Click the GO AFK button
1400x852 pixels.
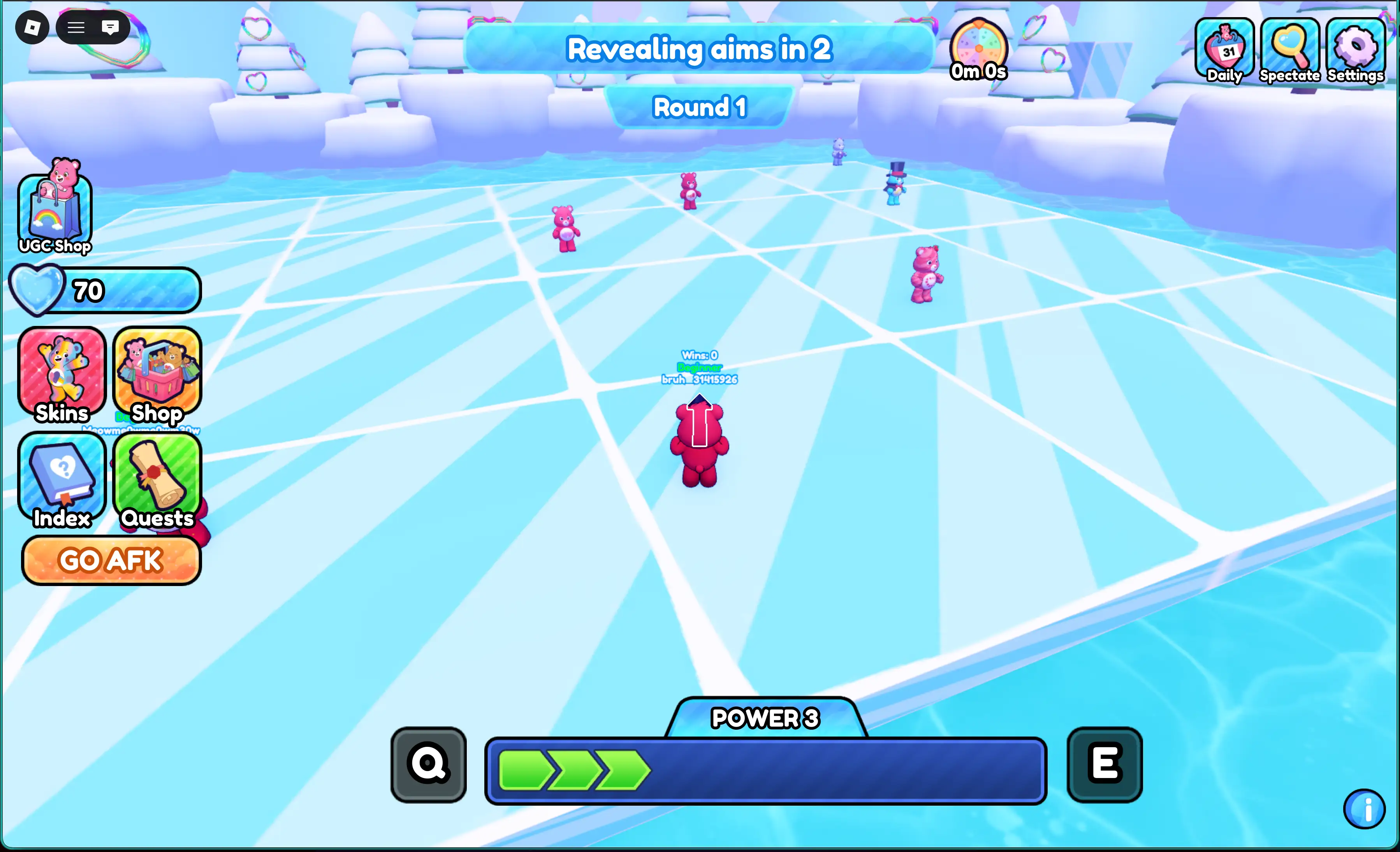click(111, 560)
